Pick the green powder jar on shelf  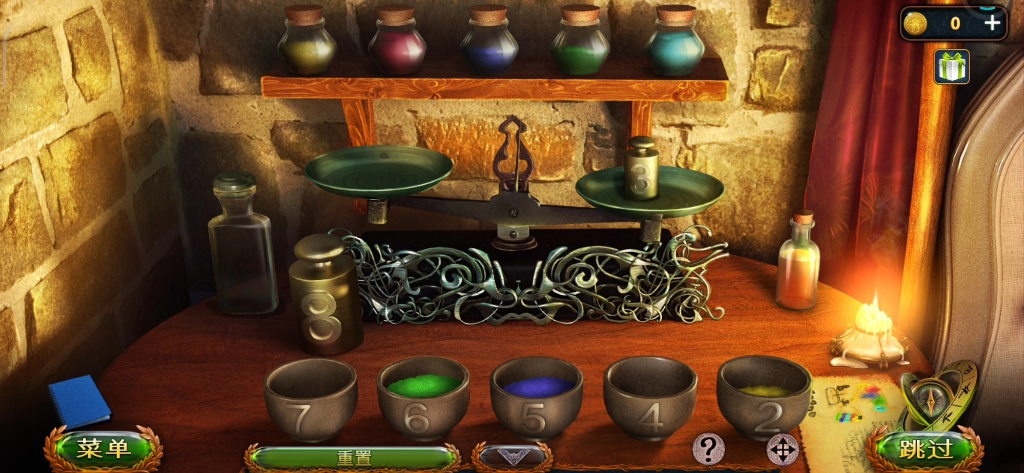pyautogui.click(x=580, y=42)
